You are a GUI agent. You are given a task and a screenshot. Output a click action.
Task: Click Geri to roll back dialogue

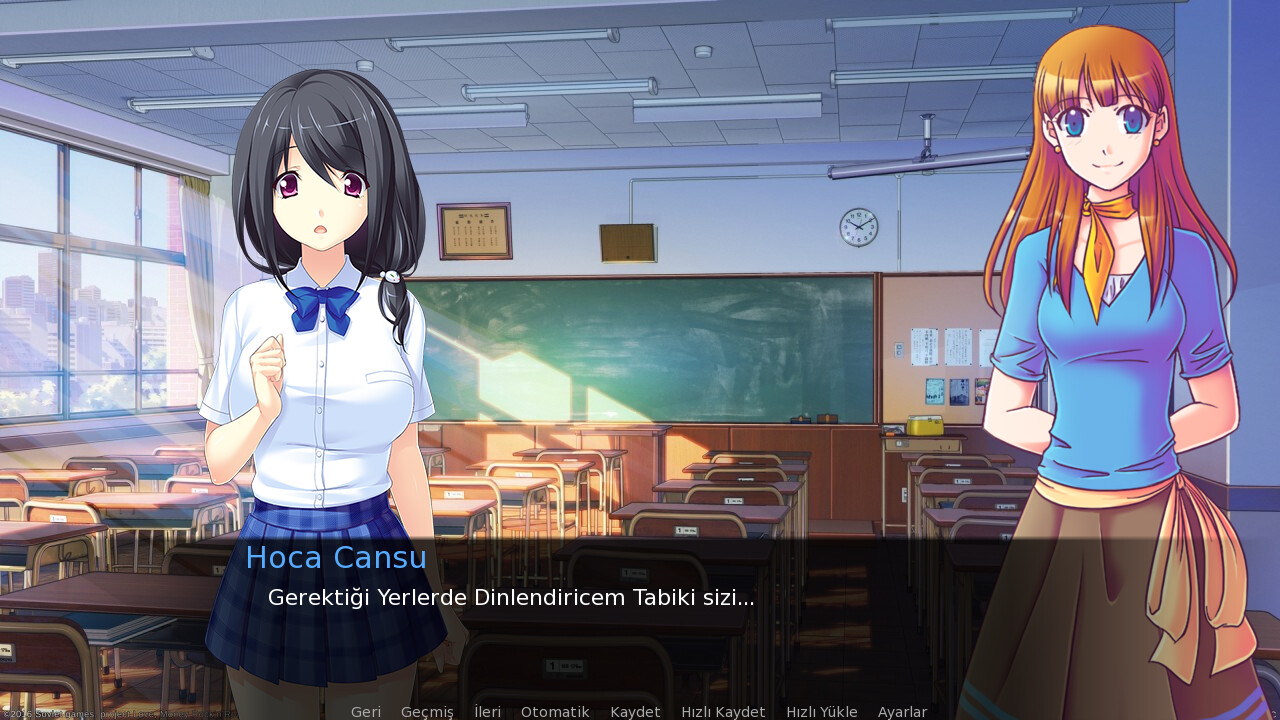pyautogui.click(x=365, y=712)
